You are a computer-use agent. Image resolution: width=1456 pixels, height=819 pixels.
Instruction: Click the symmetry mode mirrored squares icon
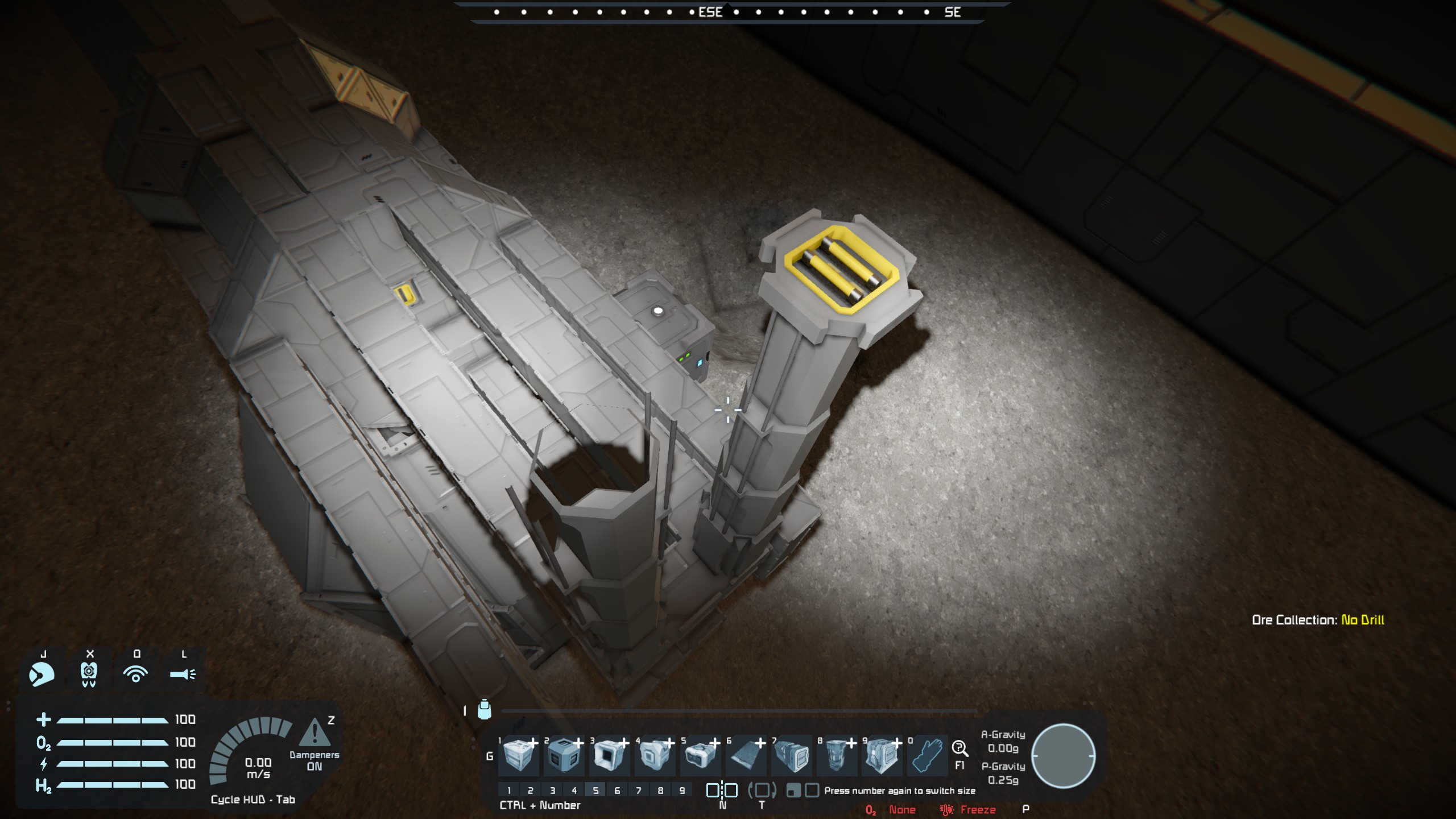(x=722, y=790)
